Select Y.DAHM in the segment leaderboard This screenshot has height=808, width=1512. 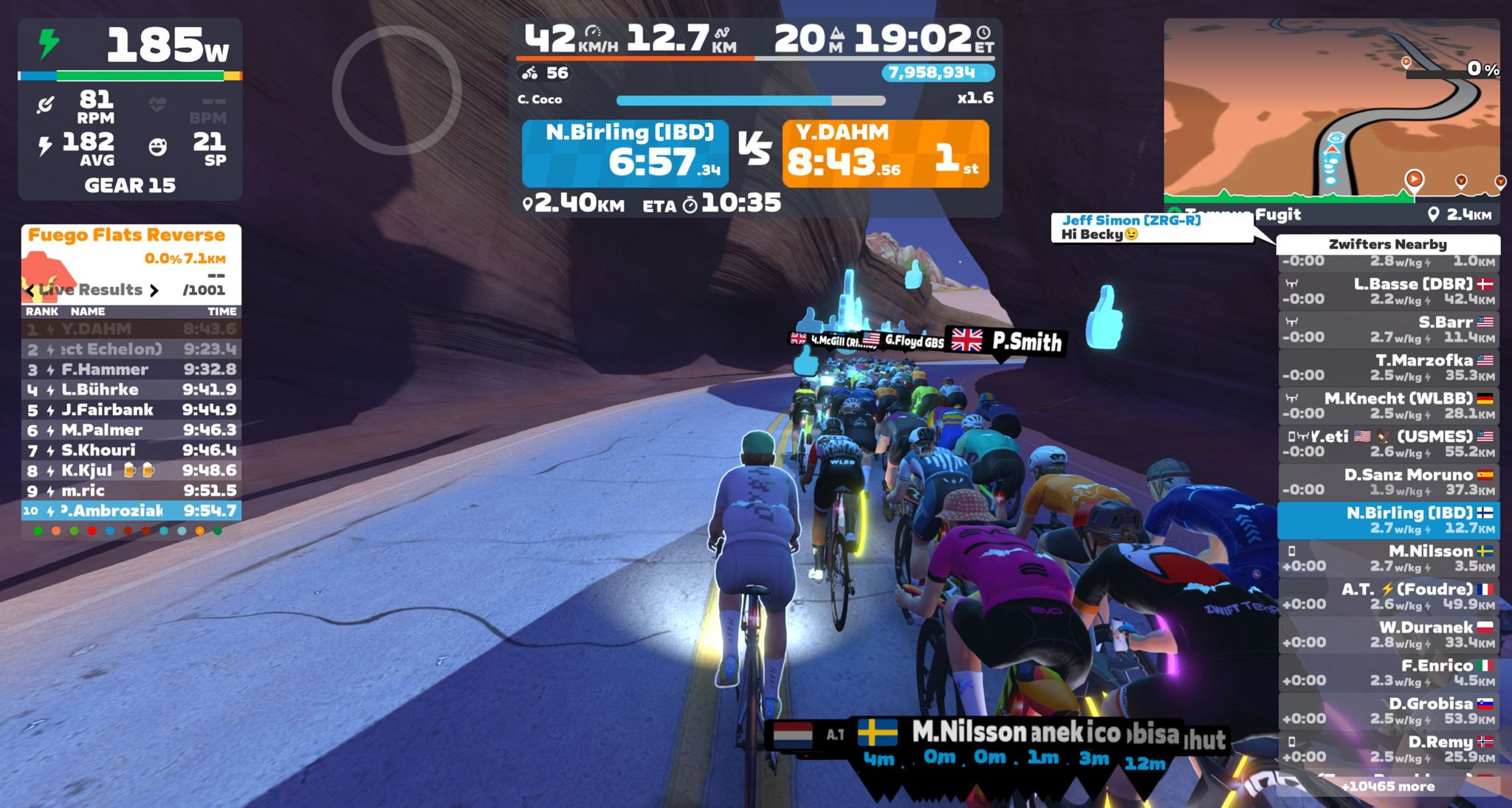[x=131, y=329]
